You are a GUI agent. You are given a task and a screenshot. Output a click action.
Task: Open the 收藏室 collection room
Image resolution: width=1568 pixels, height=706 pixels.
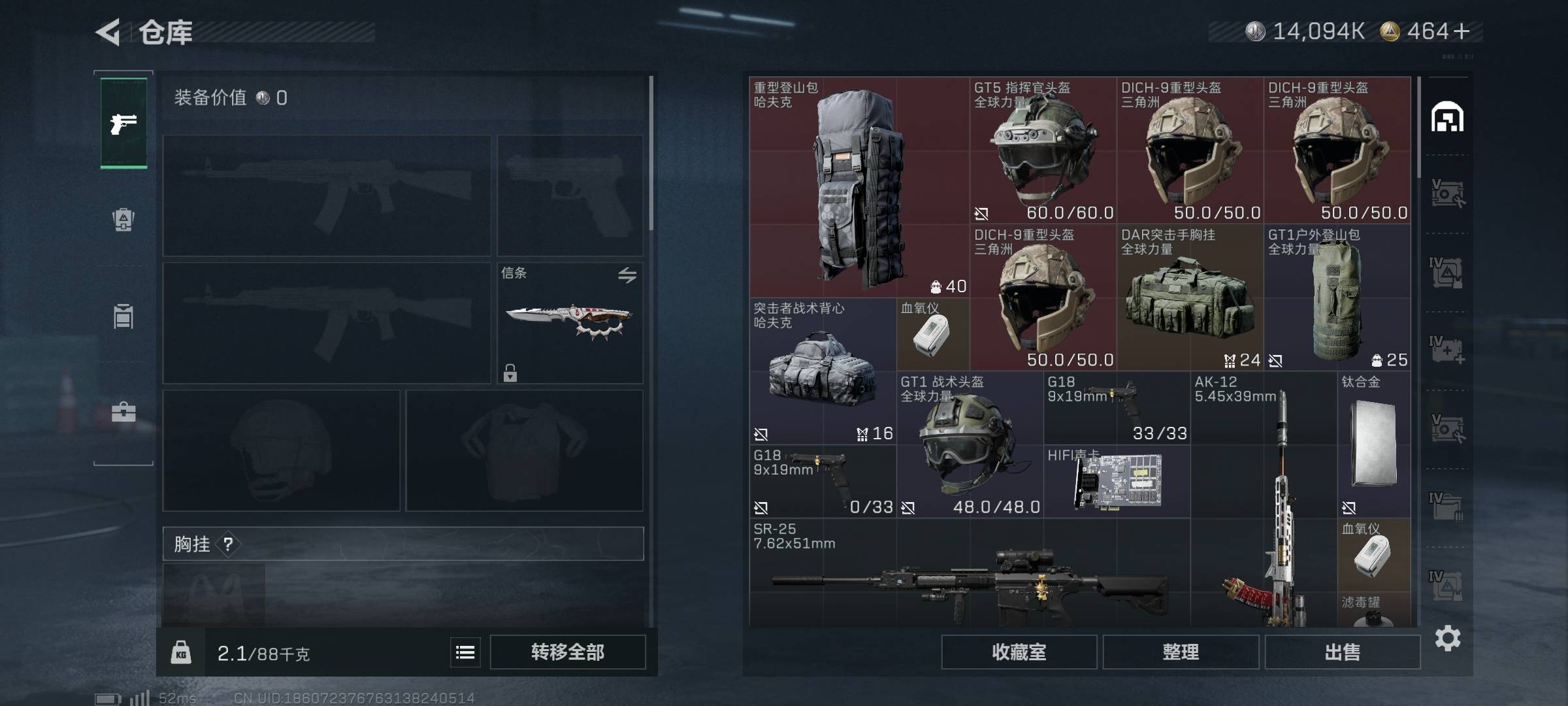[x=1019, y=652]
